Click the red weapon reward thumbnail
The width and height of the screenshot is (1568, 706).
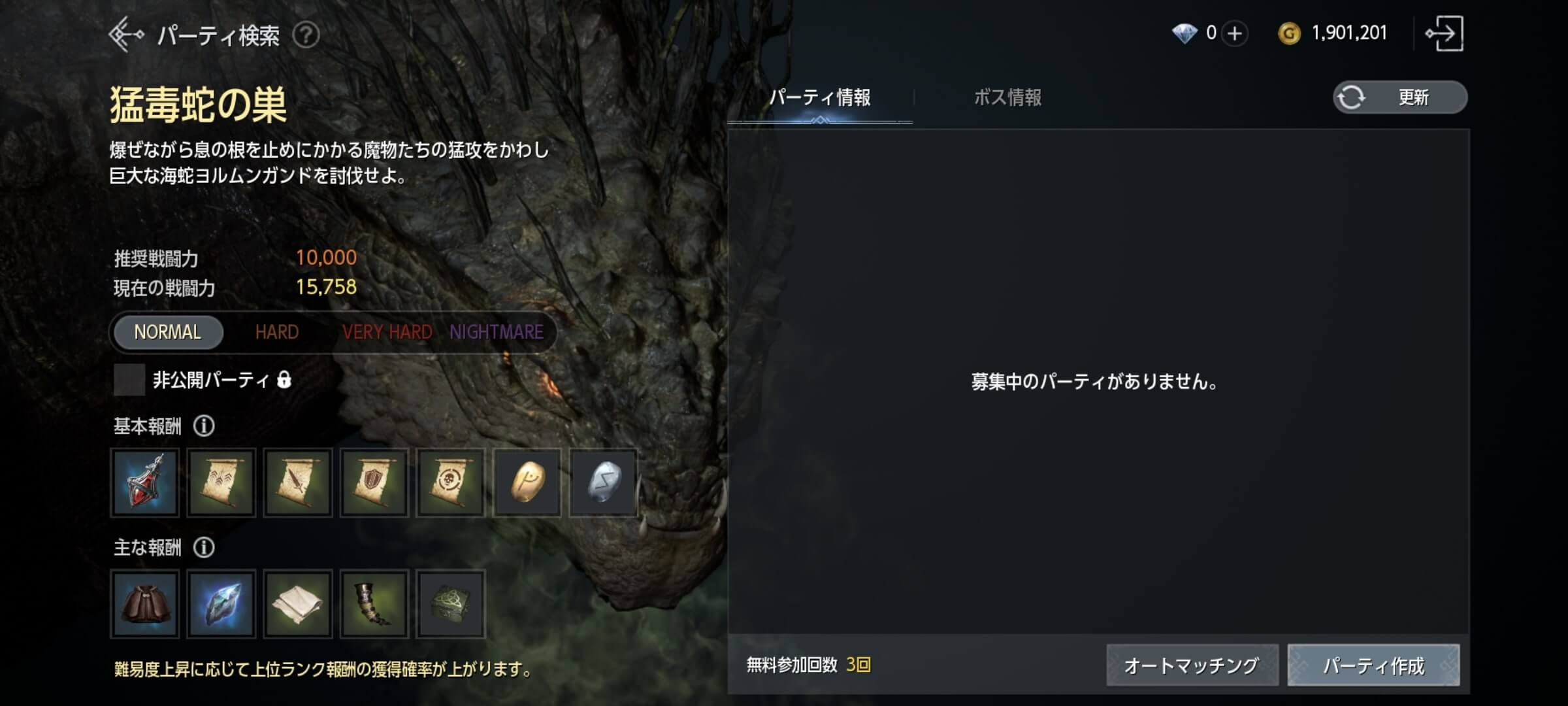[144, 484]
